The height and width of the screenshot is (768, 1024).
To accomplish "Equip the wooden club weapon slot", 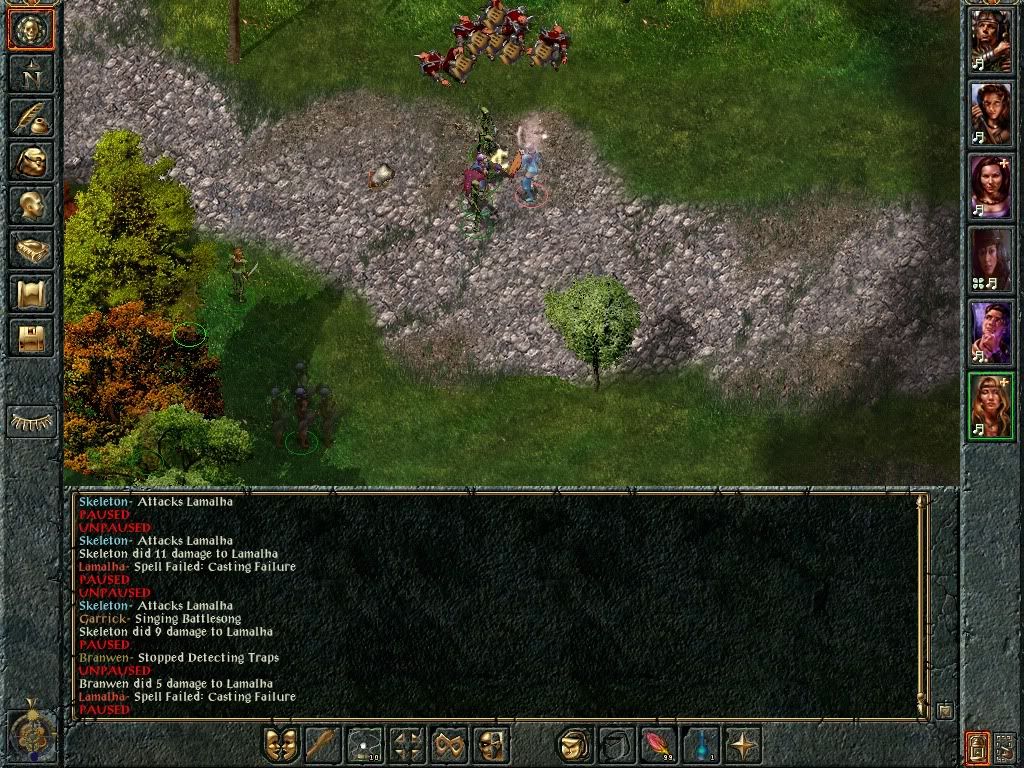I will point(323,745).
